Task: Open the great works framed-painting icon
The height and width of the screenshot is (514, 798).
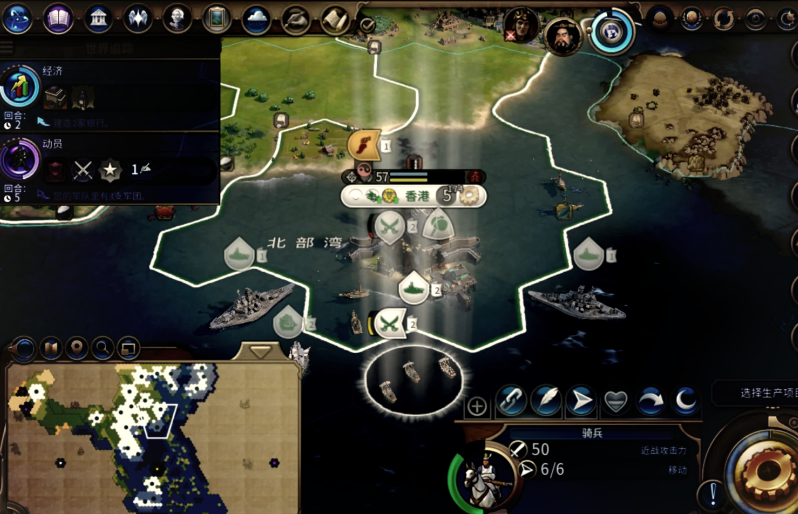Action: pyautogui.click(x=217, y=18)
